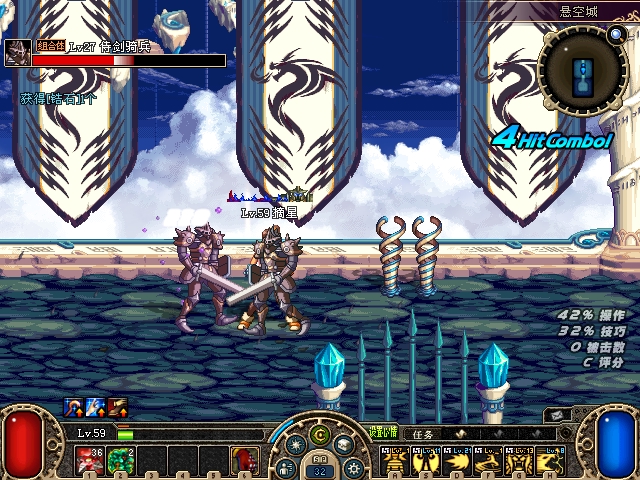Use the red potion in slot 1
The height and width of the screenshot is (480, 640).
tap(87, 459)
